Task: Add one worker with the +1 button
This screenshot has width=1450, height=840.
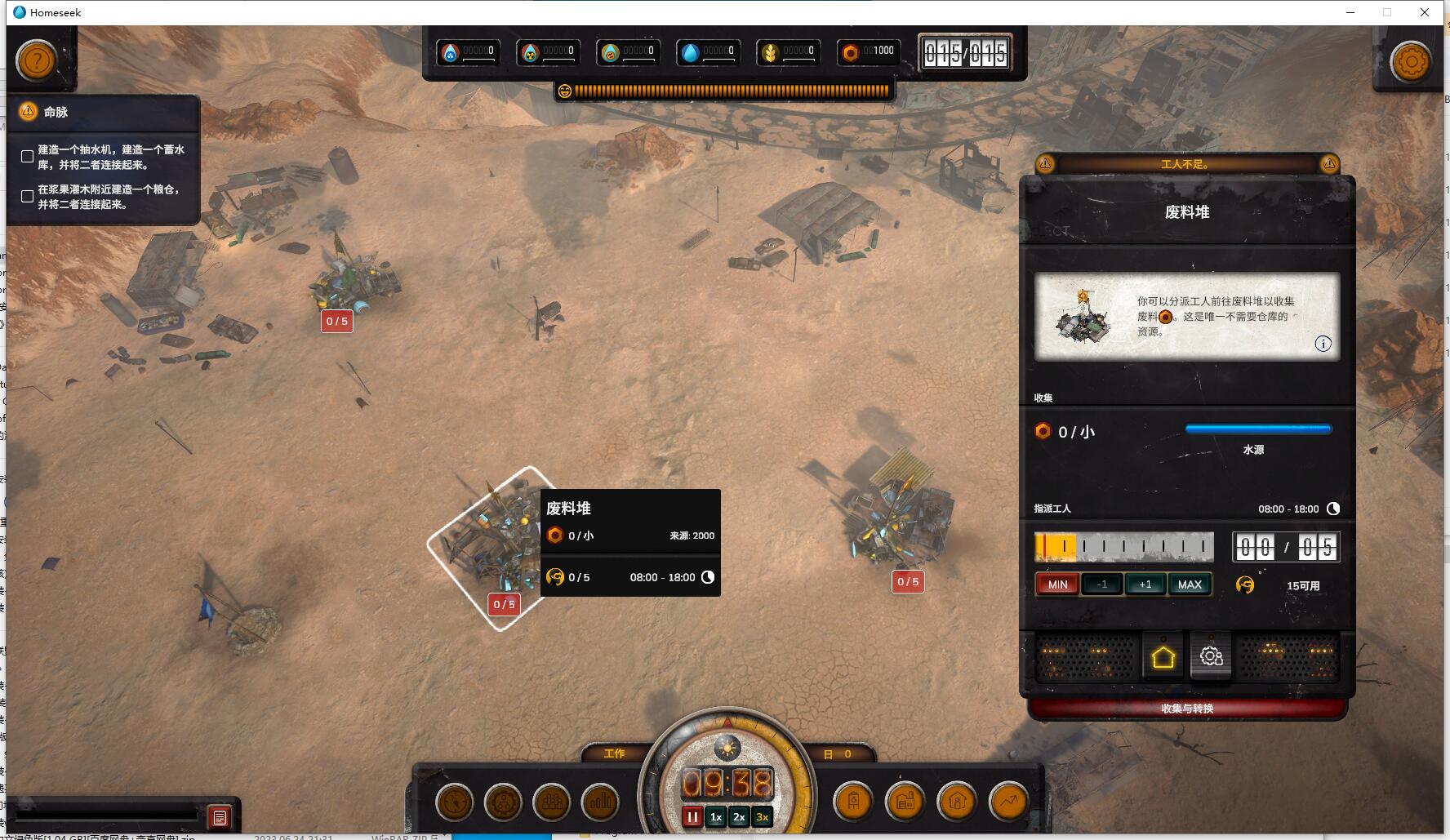Action: point(1145,584)
